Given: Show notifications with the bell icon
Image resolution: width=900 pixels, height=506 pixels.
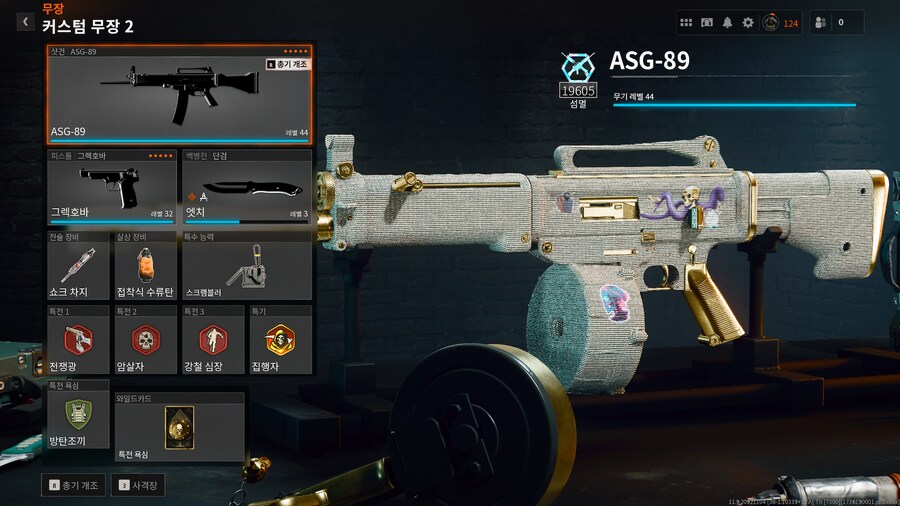Looking at the screenshot, I should pos(727,22).
